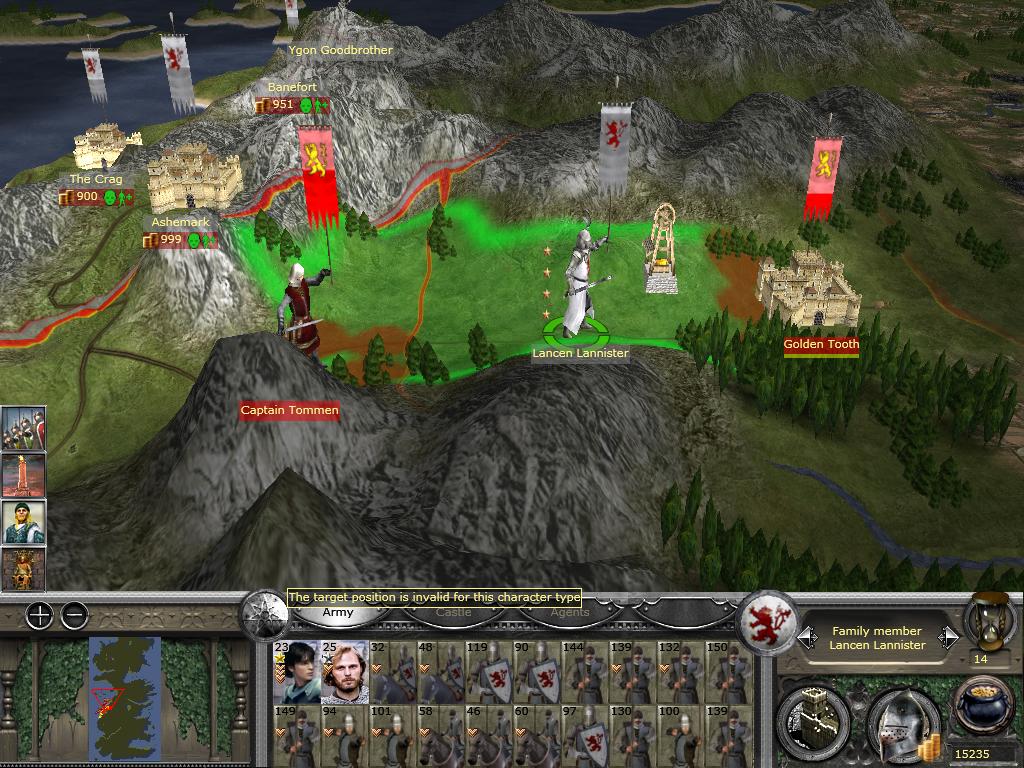Viewport: 1024px width, 768px height.
Task: Select the bearded general portrait card
Action: point(343,671)
